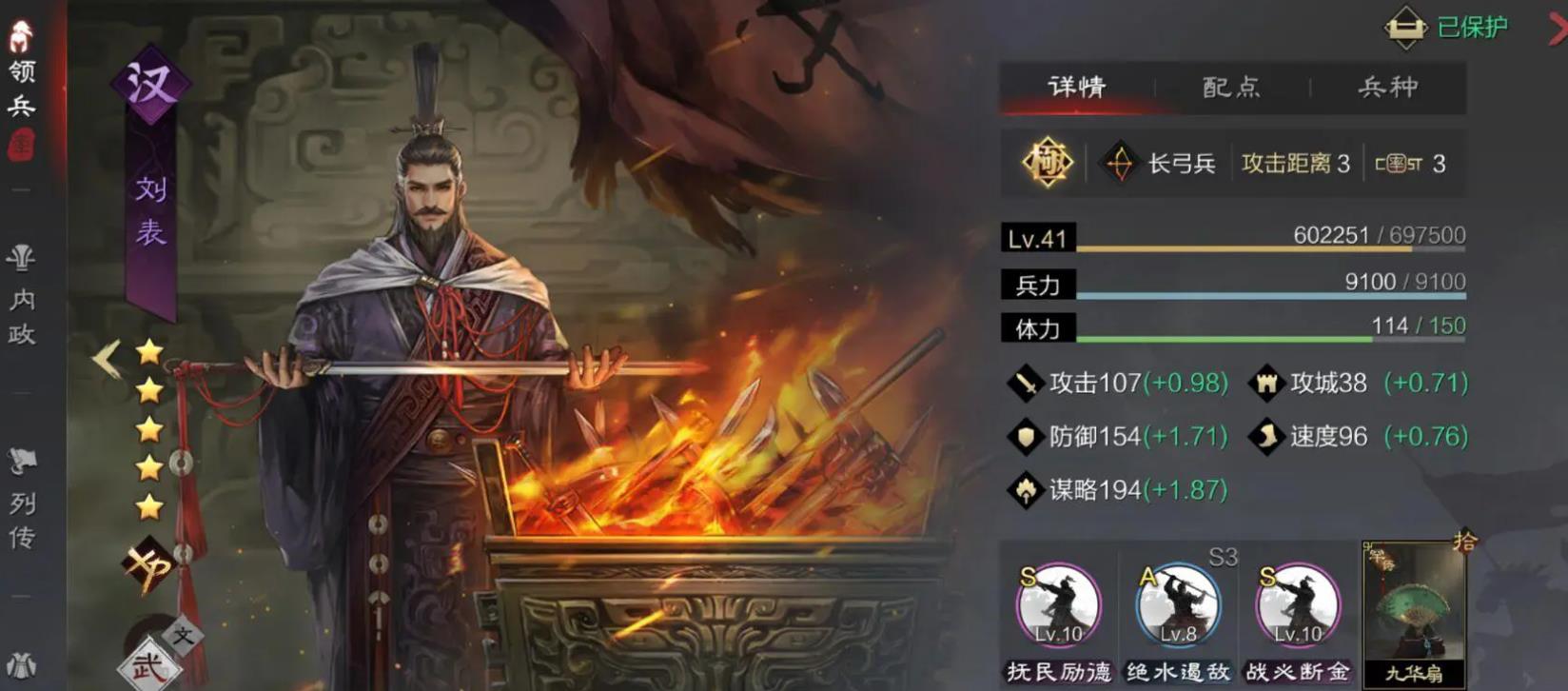Select the 领兵 sidebar icon
The width and height of the screenshot is (1568, 691).
(23, 57)
